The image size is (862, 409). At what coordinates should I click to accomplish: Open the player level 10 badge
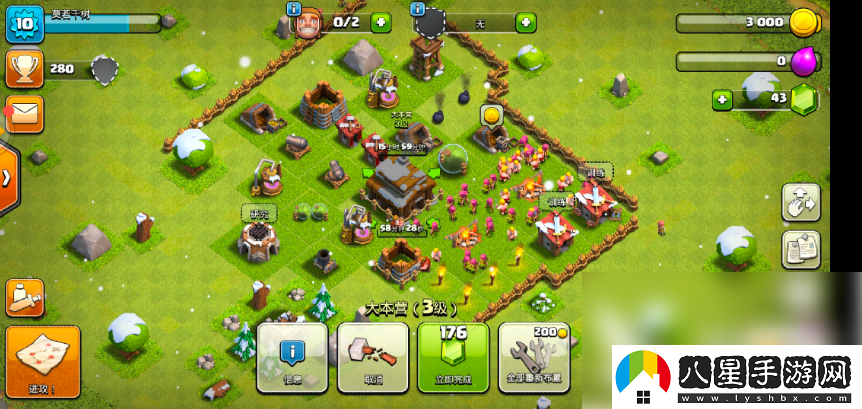coord(23,23)
